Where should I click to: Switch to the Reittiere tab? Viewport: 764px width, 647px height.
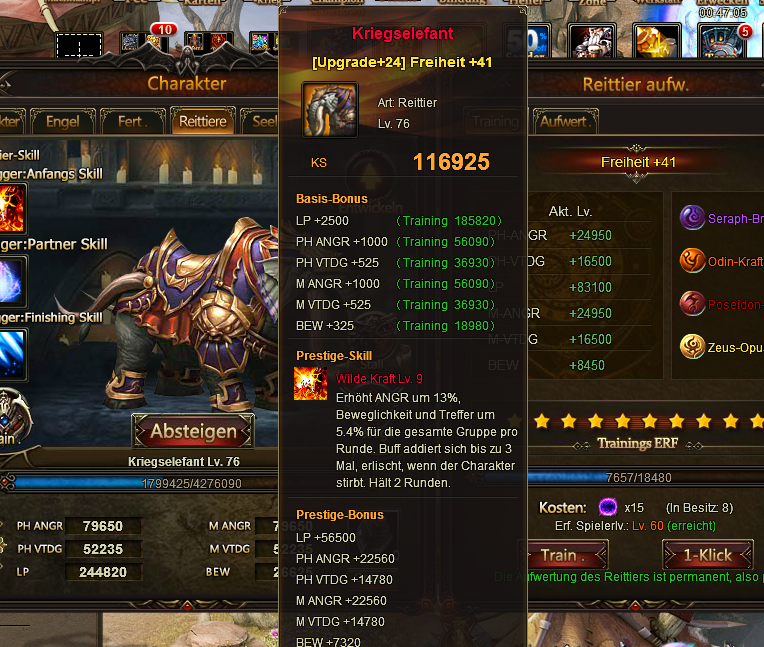202,122
